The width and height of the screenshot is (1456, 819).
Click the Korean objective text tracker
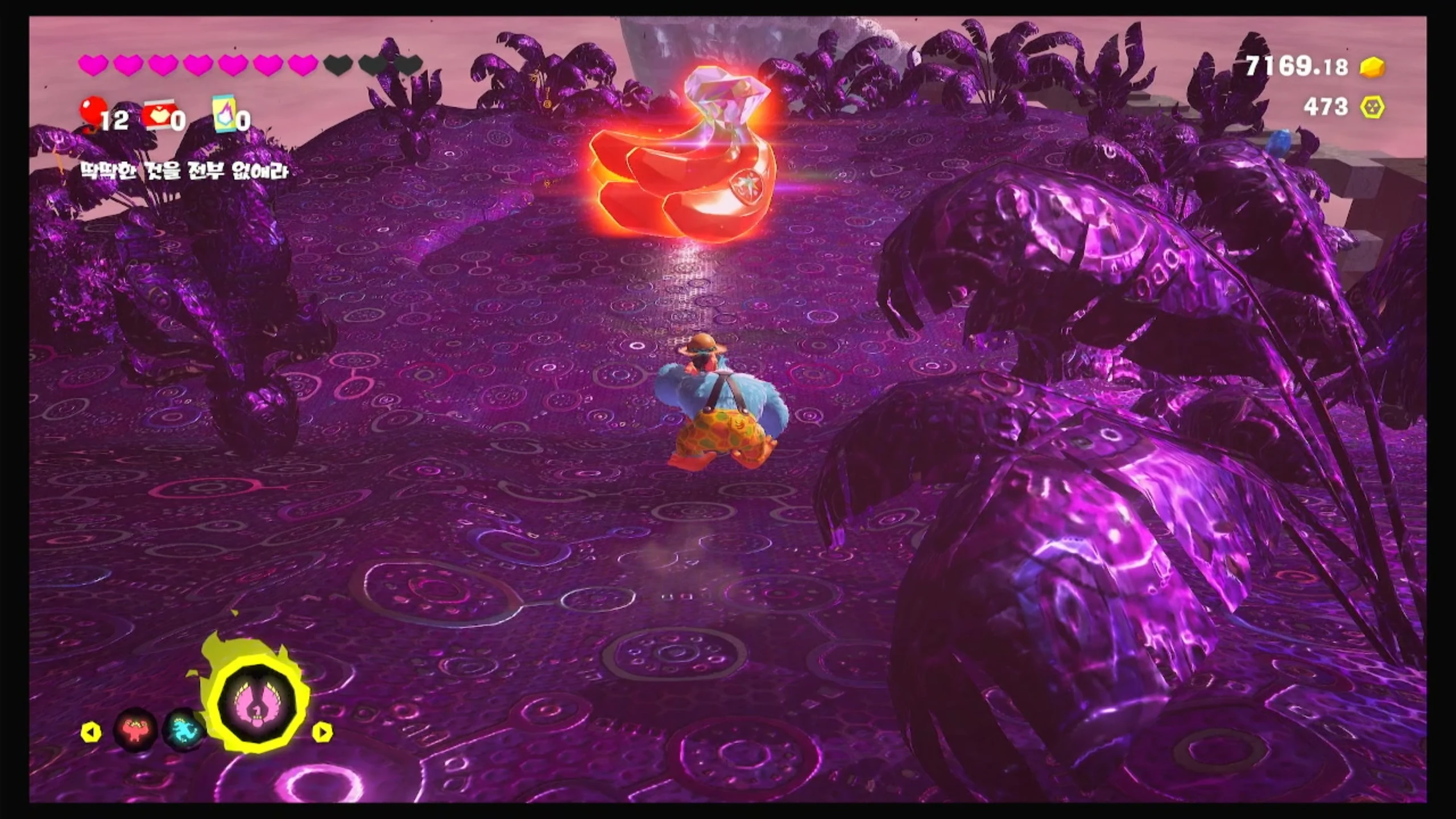click(184, 170)
